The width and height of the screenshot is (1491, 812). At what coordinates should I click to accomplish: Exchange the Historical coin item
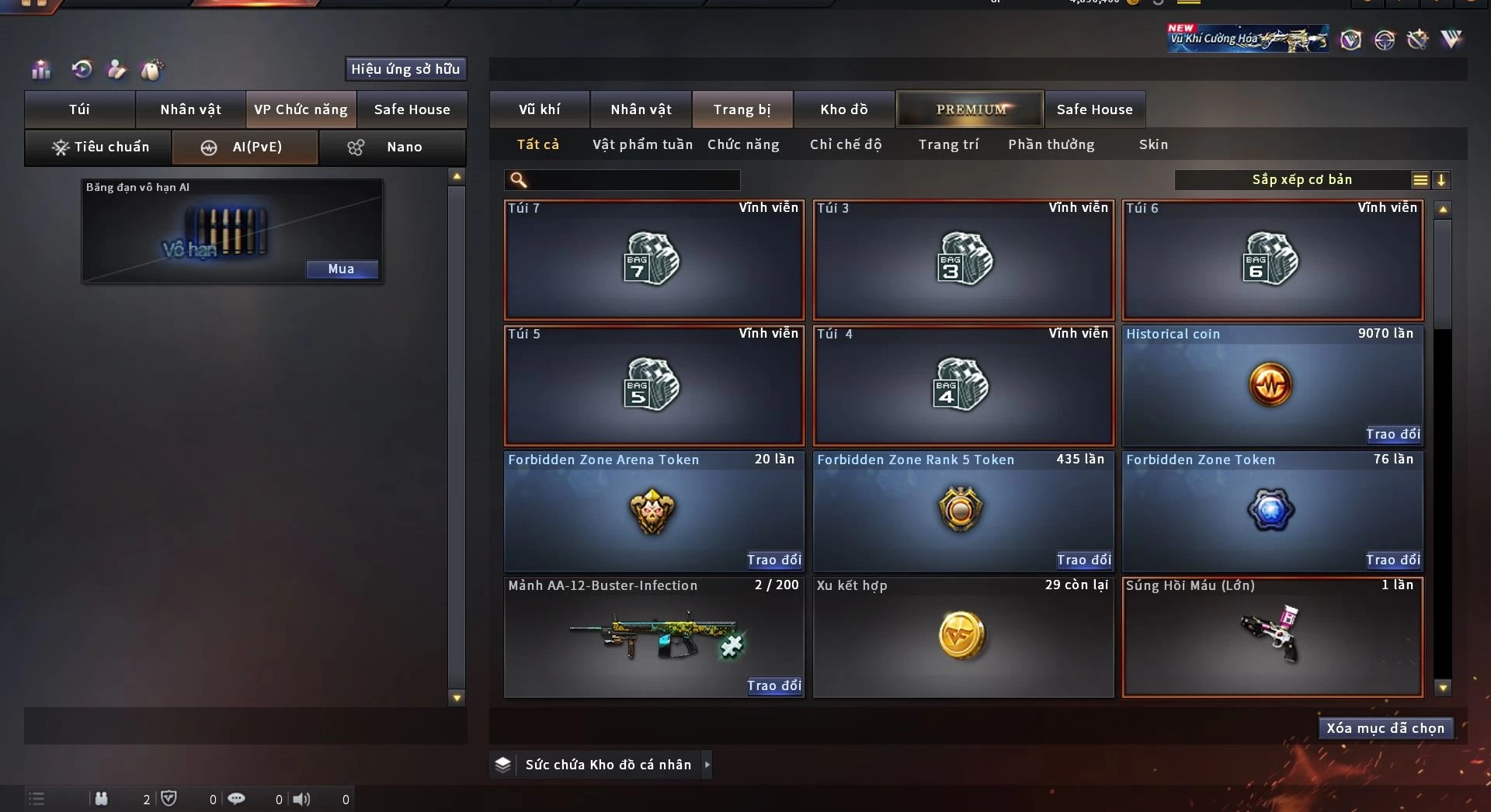pos(1393,434)
